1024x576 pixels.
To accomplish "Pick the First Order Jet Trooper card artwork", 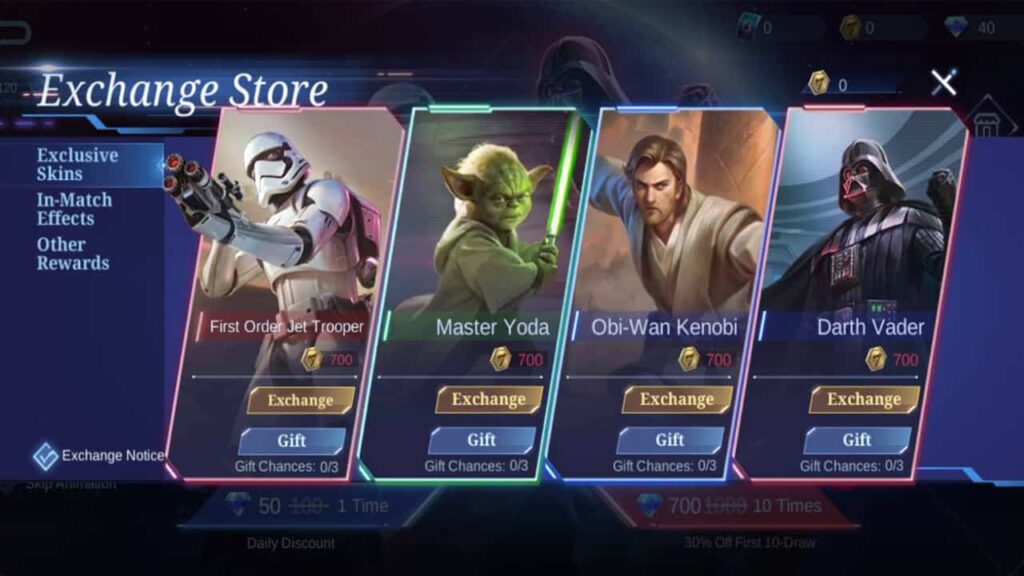I will click(295, 220).
